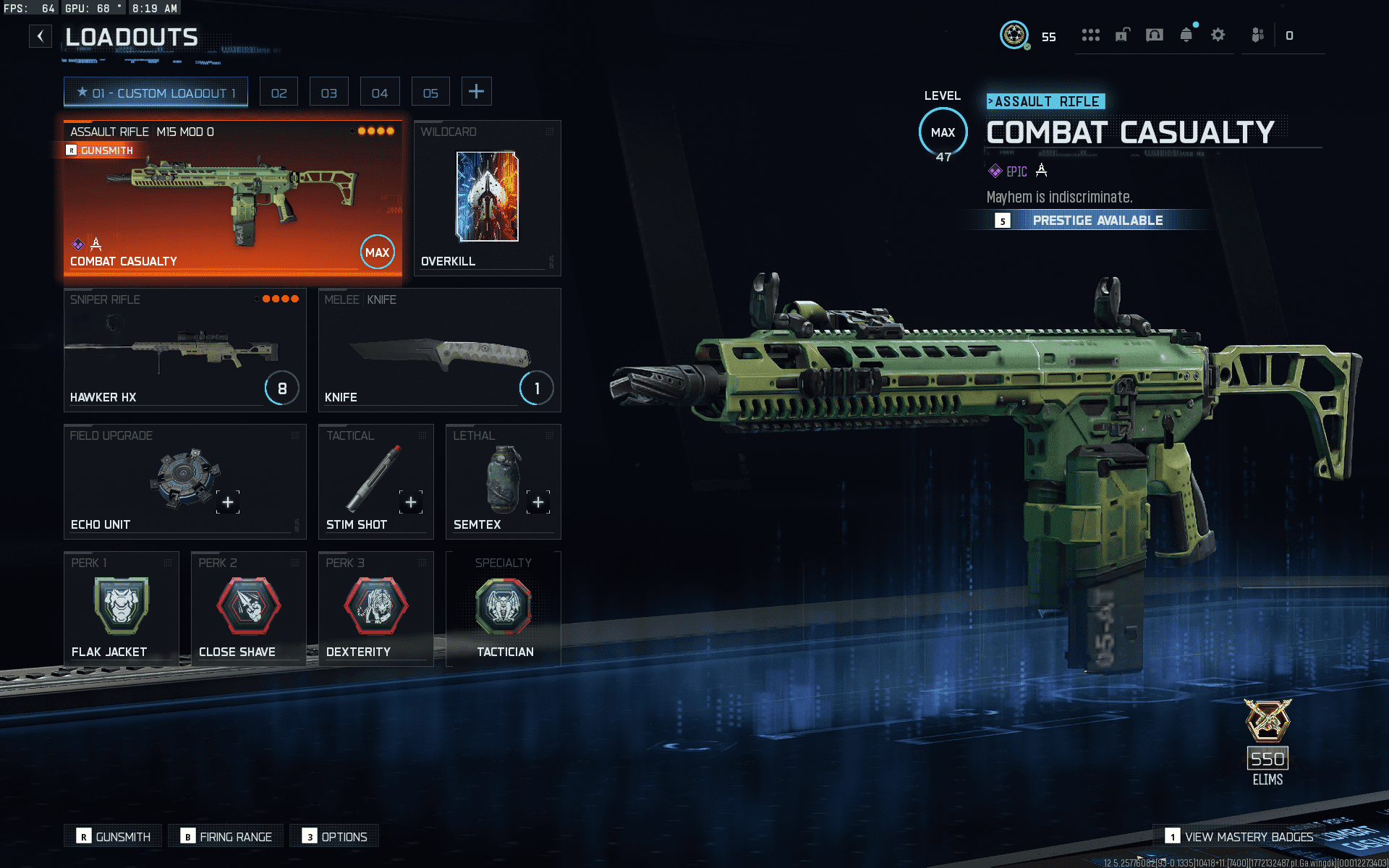Open the Firing Range
This screenshot has height=868, width=1389.
226,836
